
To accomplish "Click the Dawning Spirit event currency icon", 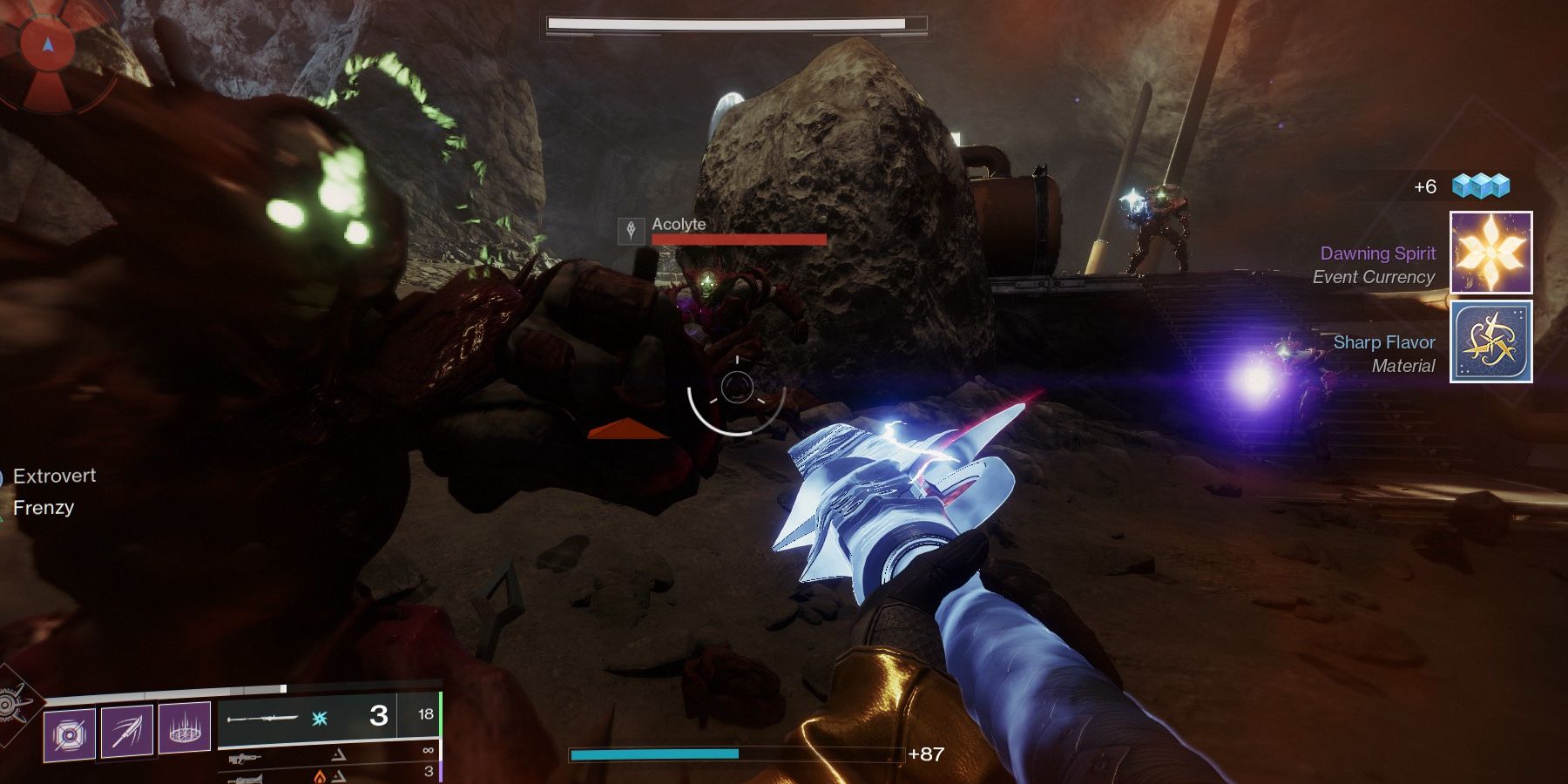I will [1491, 253].
